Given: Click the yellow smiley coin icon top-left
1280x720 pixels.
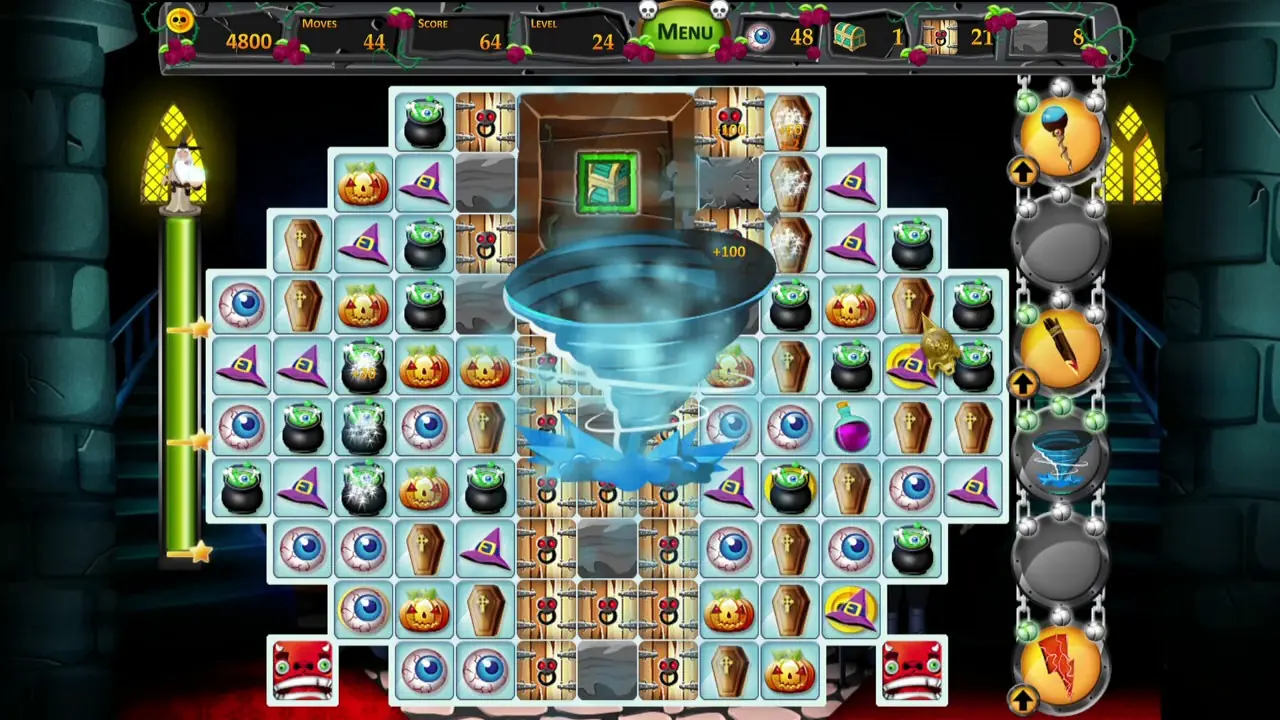Looking at the screenshot, I should tap(179, 20).
